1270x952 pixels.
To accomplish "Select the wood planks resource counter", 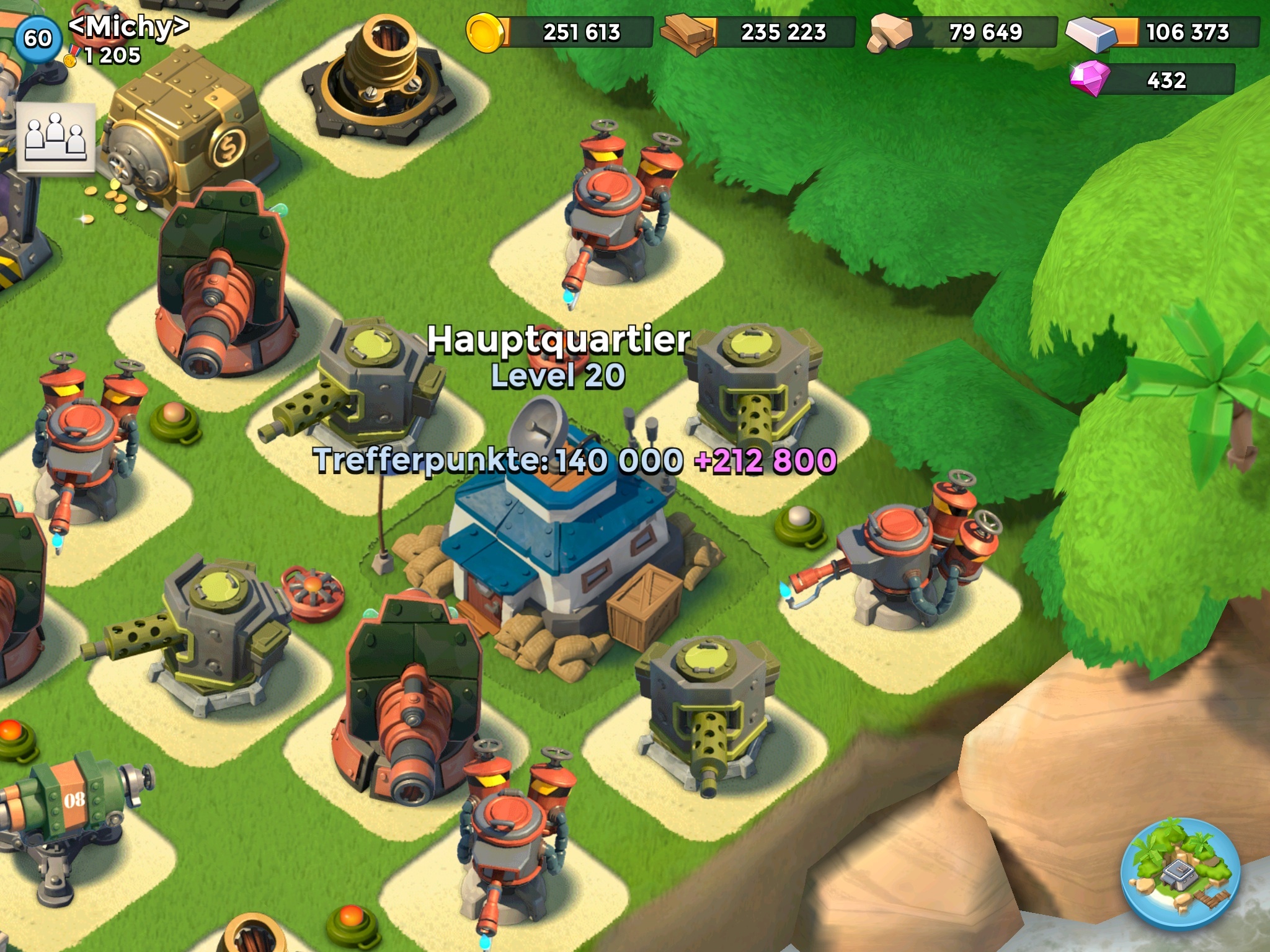I will pyautogui.click(x=758, y=32).
